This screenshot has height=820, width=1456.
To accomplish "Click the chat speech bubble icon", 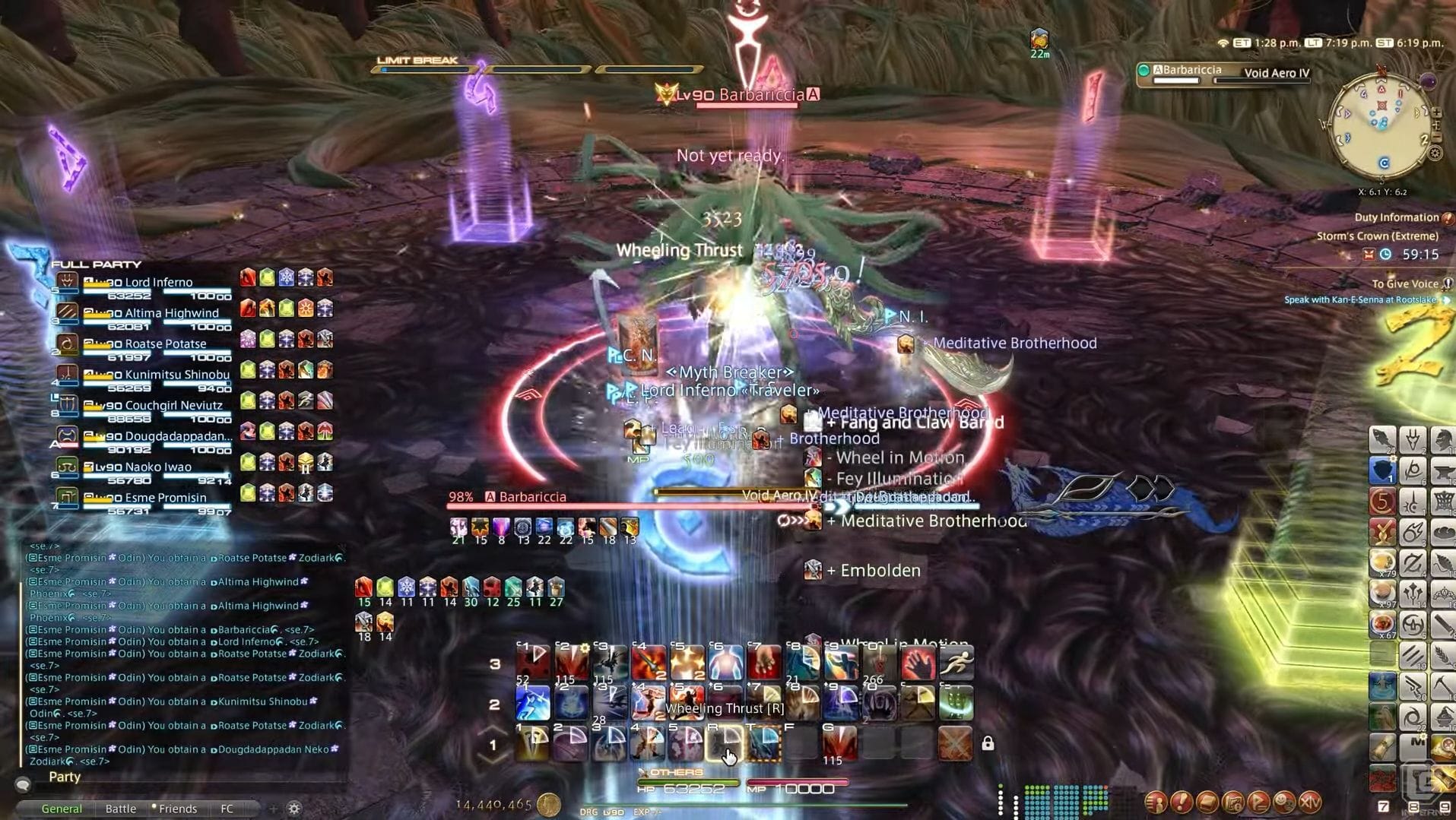I will click(x=23, y=786).
